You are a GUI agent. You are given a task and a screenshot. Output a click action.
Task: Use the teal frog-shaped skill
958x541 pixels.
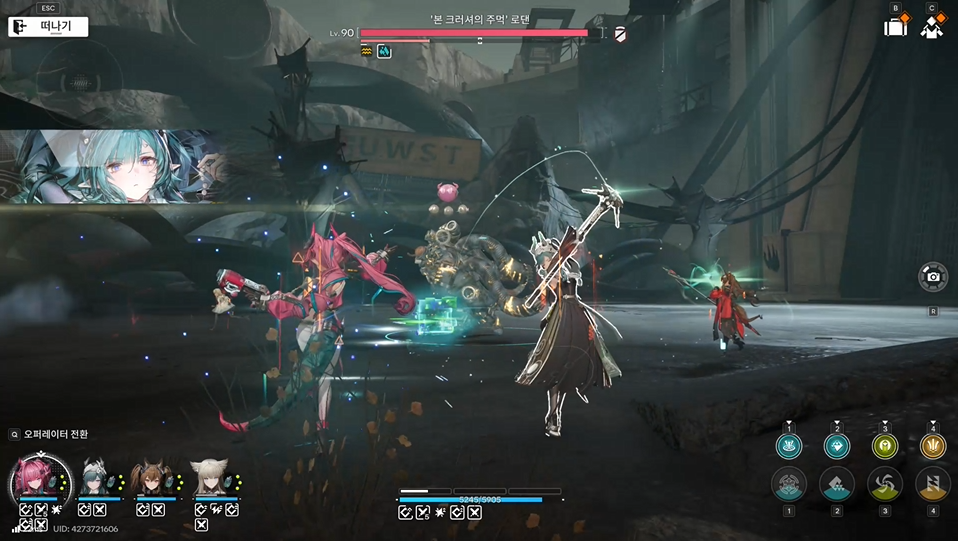(x=789, y=485)
